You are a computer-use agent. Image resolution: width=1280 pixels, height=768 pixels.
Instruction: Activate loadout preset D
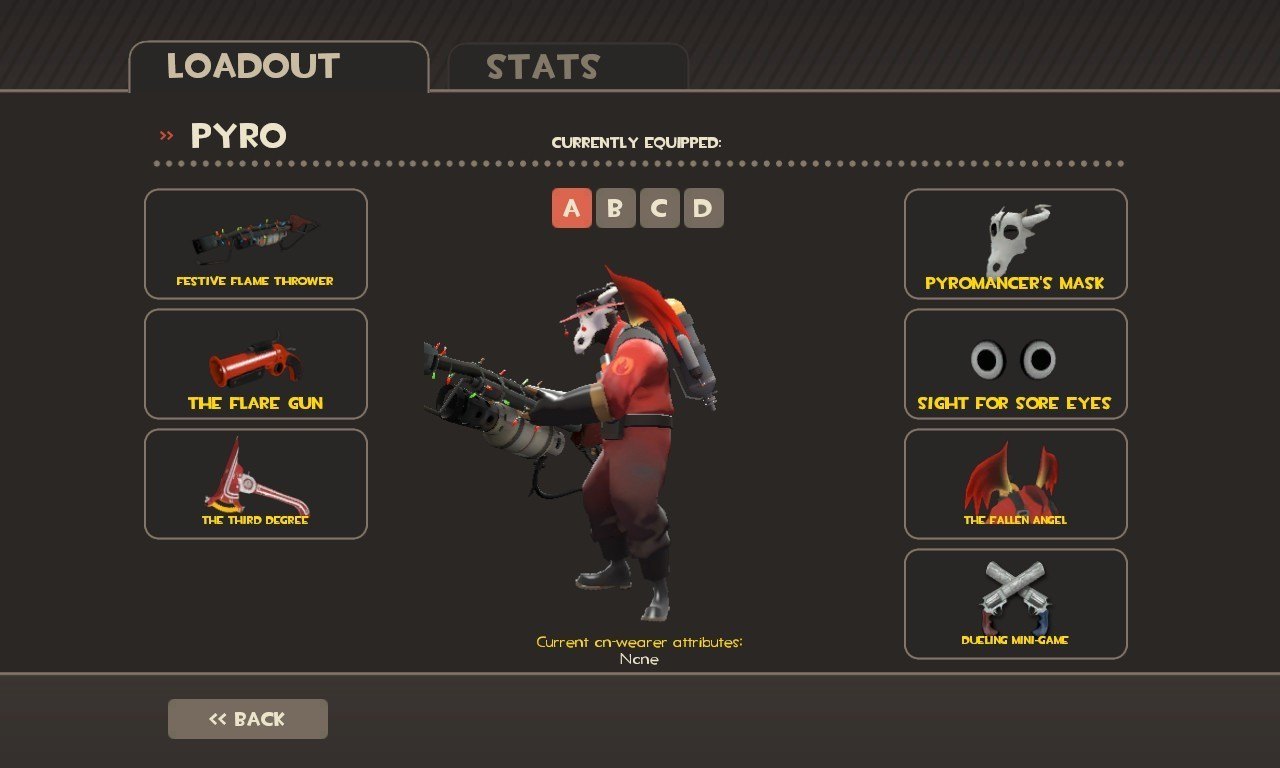[x=704, y=208]
